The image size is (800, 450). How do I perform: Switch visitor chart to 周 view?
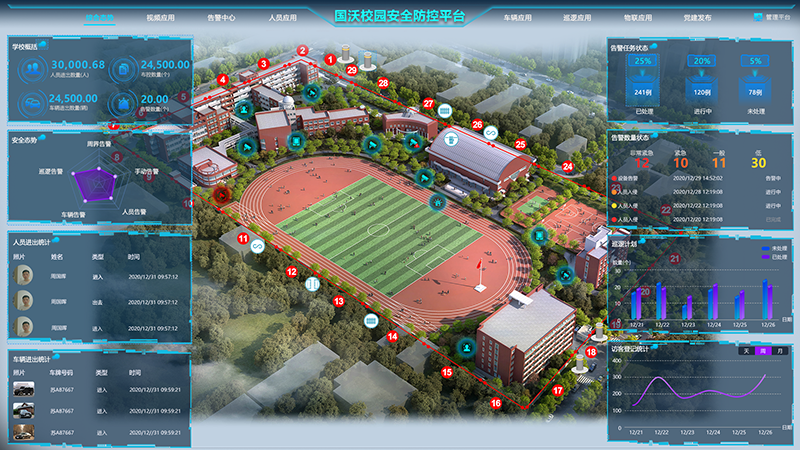coord(763,351)
